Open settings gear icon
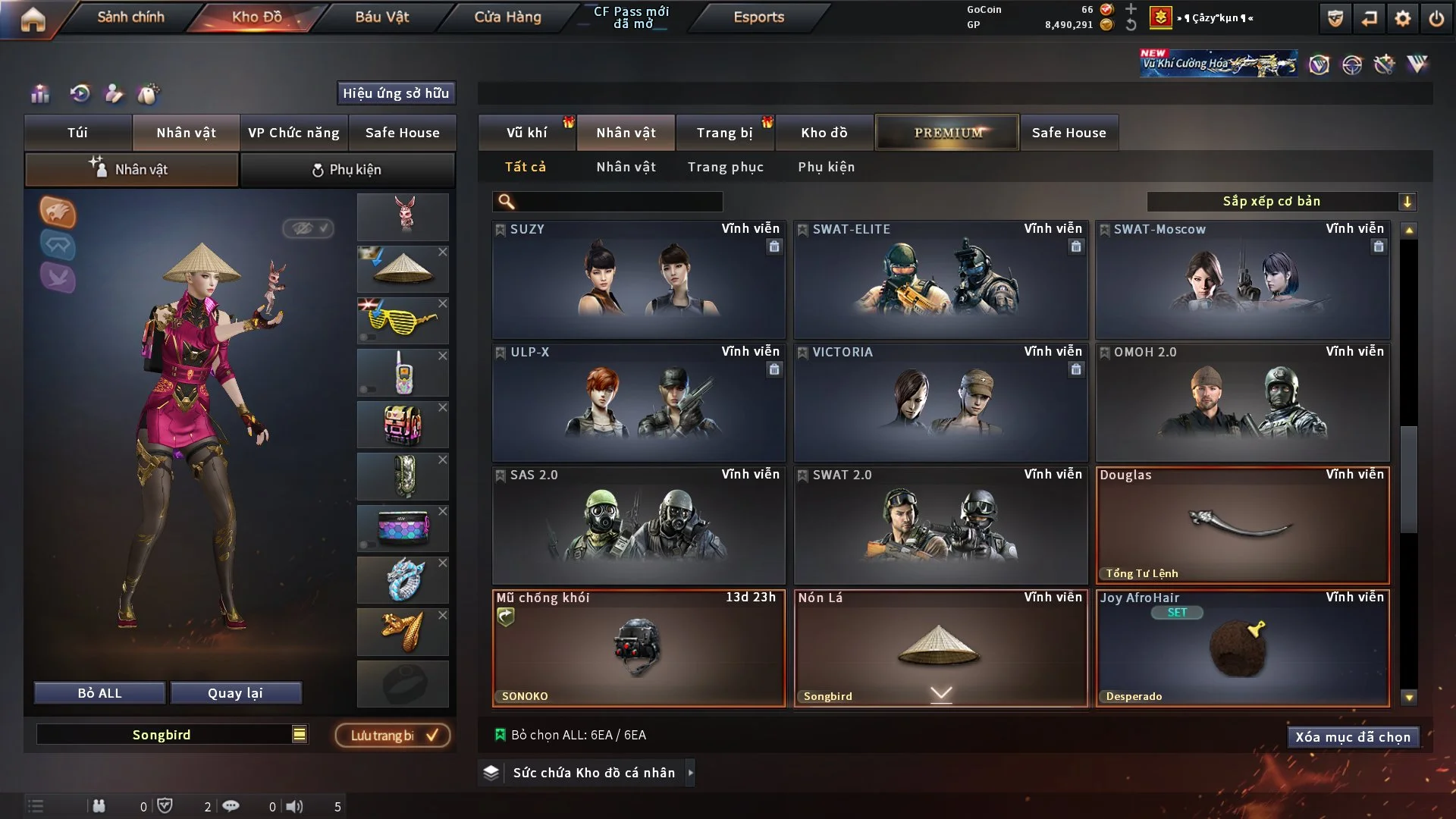Image resolution: width=1456 pixels, height=819 pixels. [1402, 18]
